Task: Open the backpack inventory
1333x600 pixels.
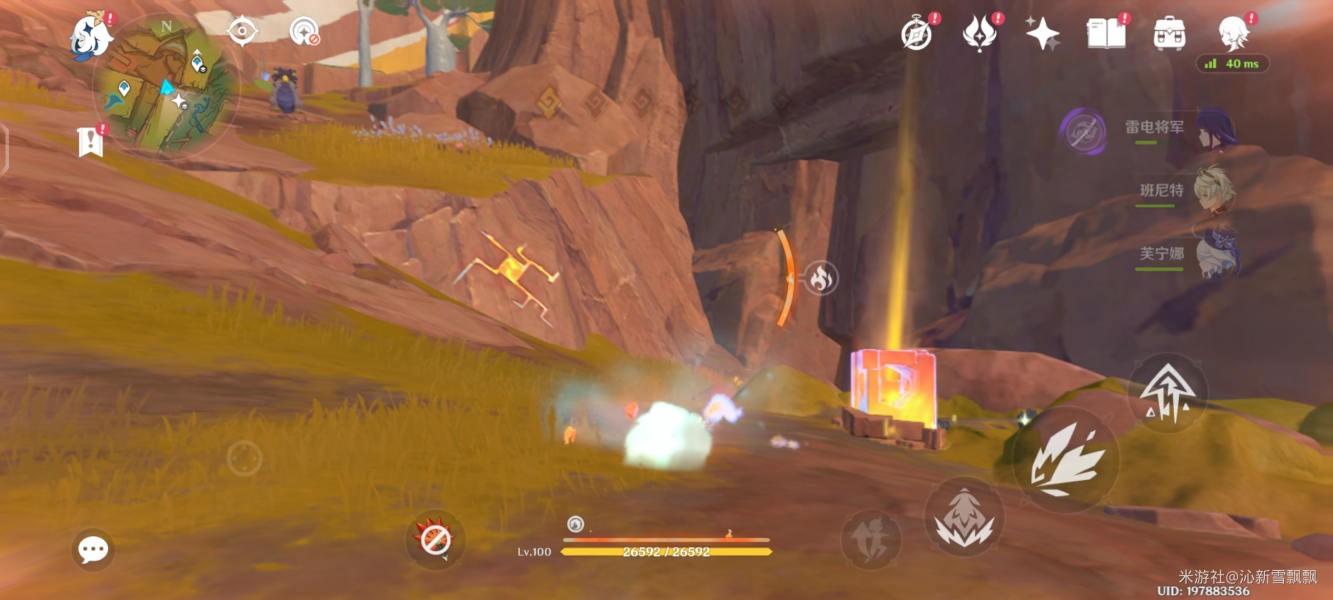Action: point(1168,33)
